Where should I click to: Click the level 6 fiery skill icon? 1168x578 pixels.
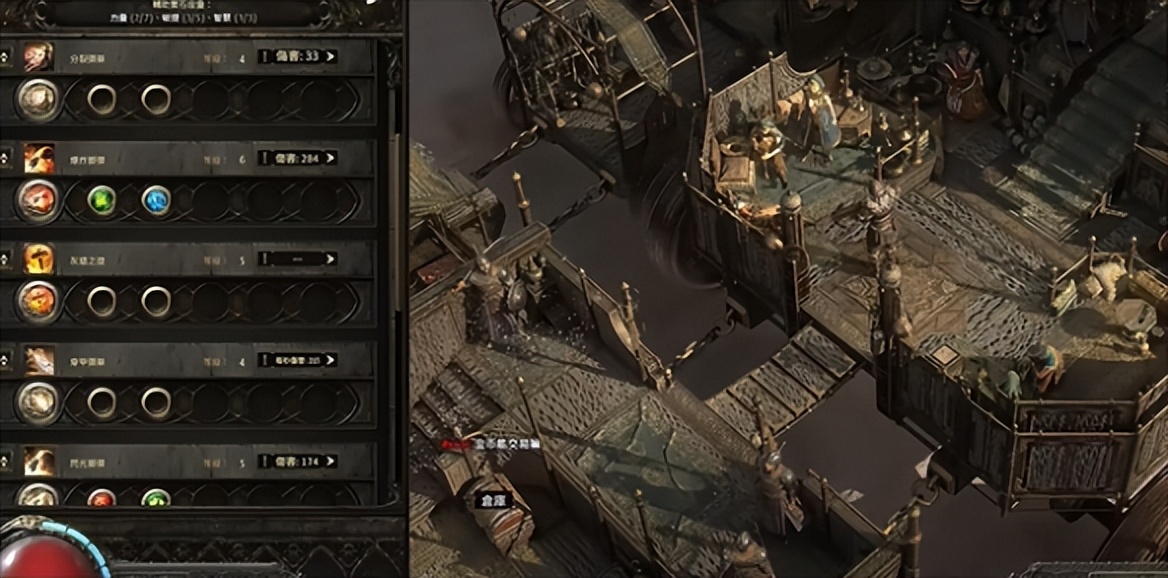pyautogui.click(x=39, y=158)
